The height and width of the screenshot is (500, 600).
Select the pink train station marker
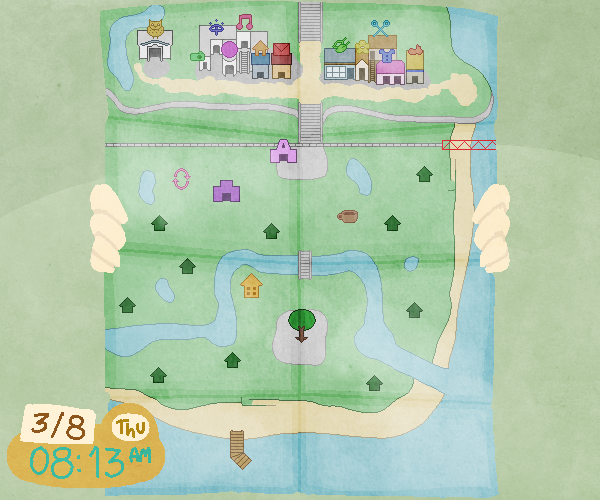[x=284, y=151]
